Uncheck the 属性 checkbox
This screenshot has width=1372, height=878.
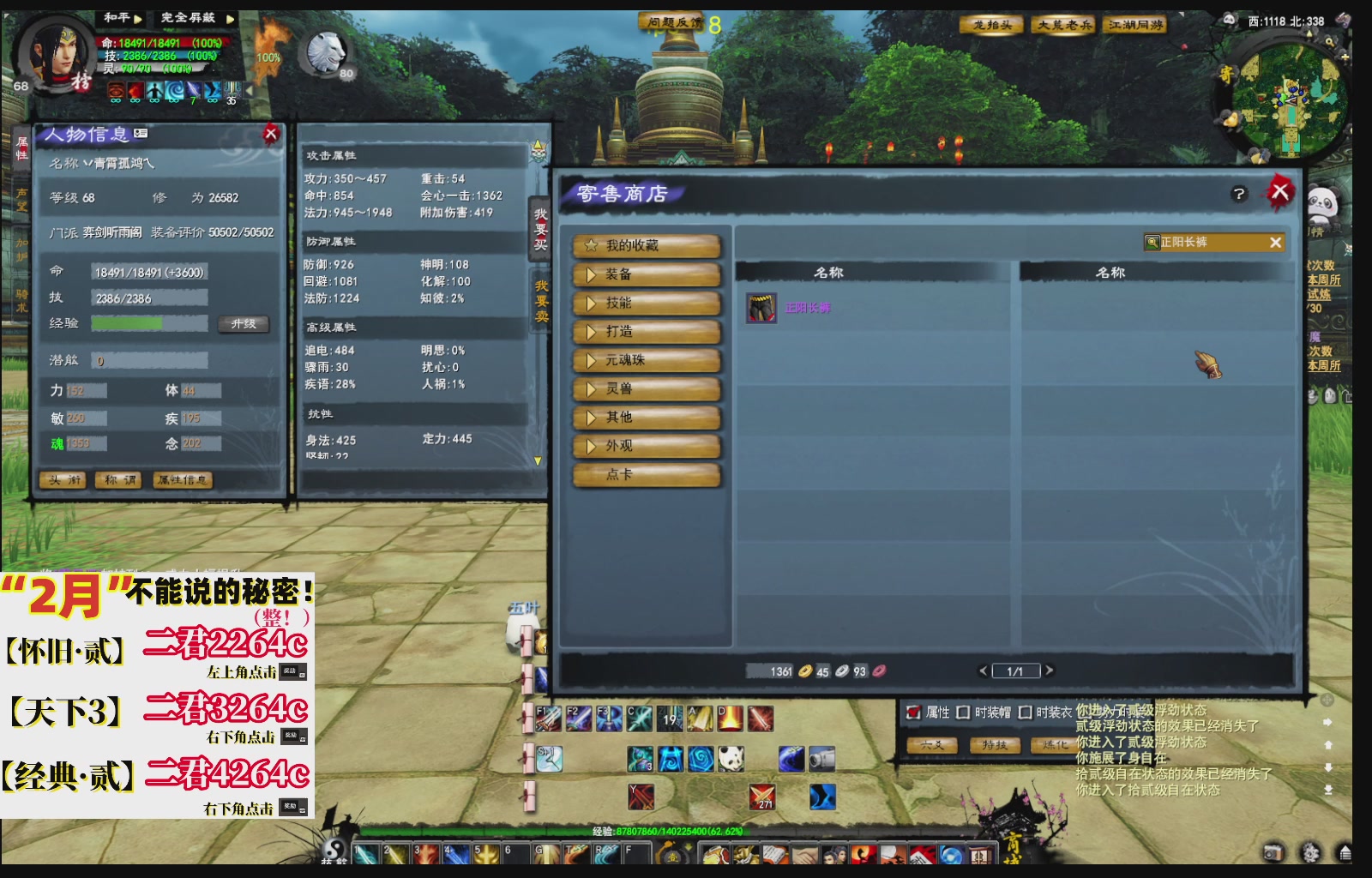pos(912,712)
